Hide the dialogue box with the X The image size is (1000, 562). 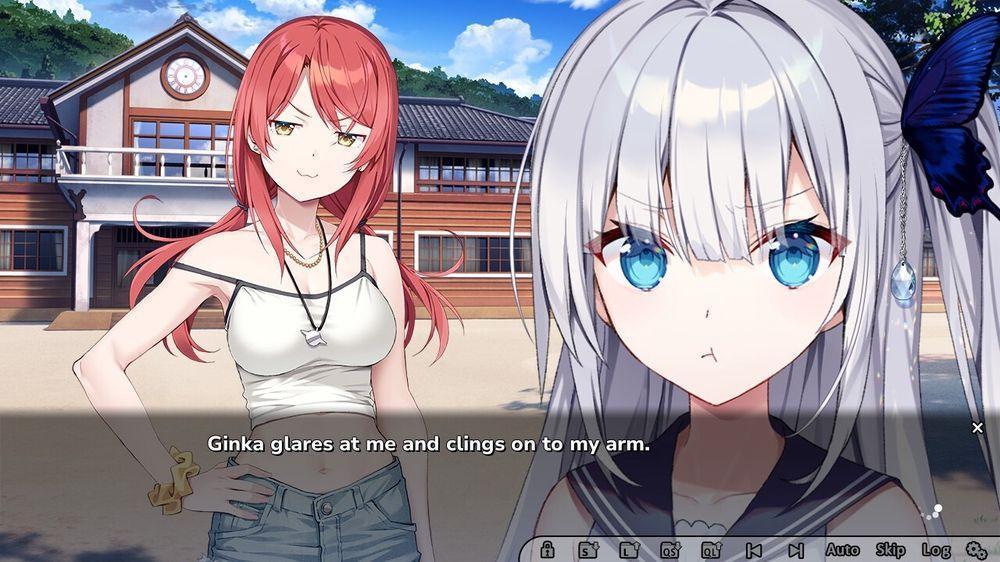977,428
